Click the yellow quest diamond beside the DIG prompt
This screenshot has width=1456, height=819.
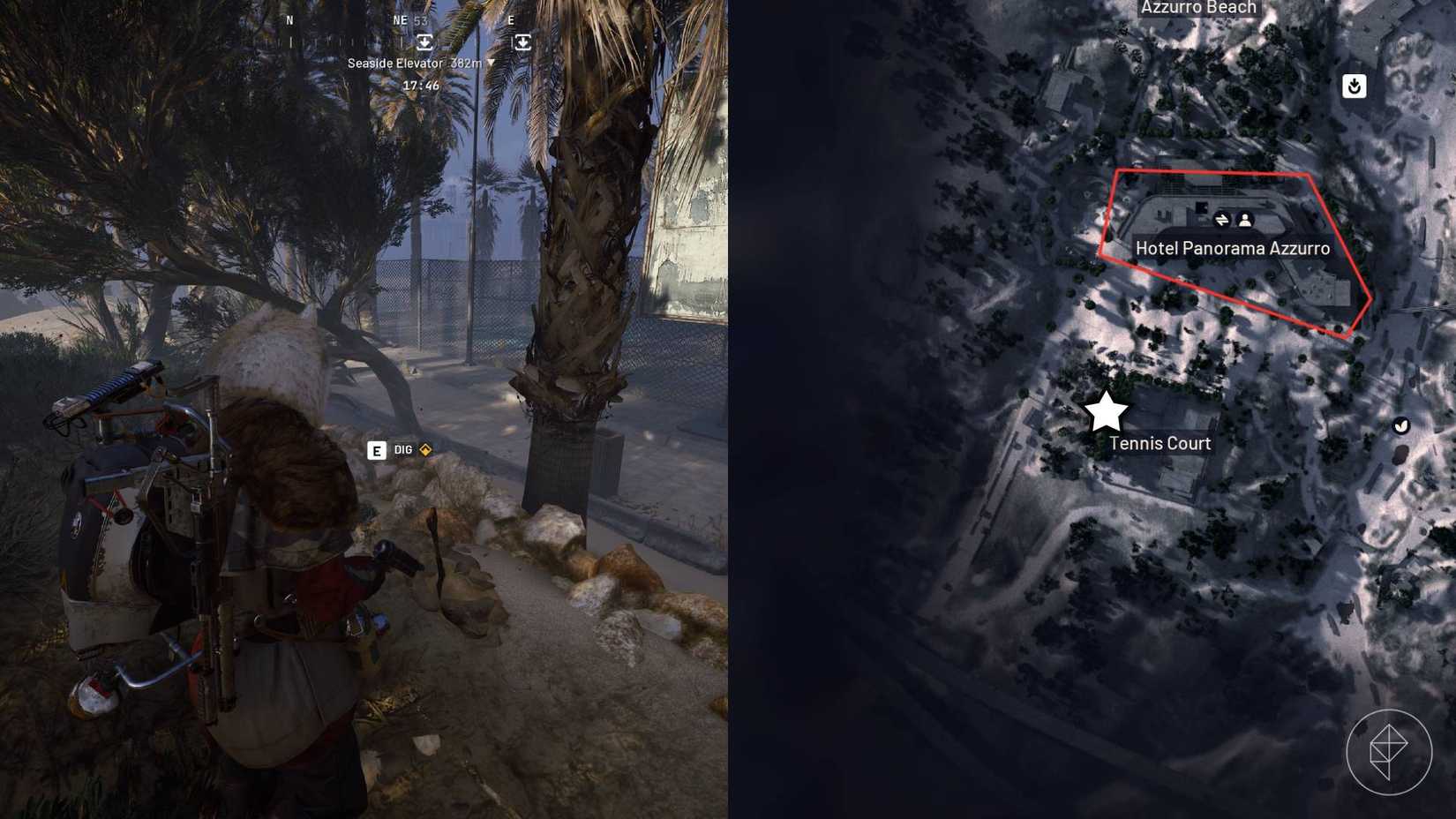tap(424, 449)
